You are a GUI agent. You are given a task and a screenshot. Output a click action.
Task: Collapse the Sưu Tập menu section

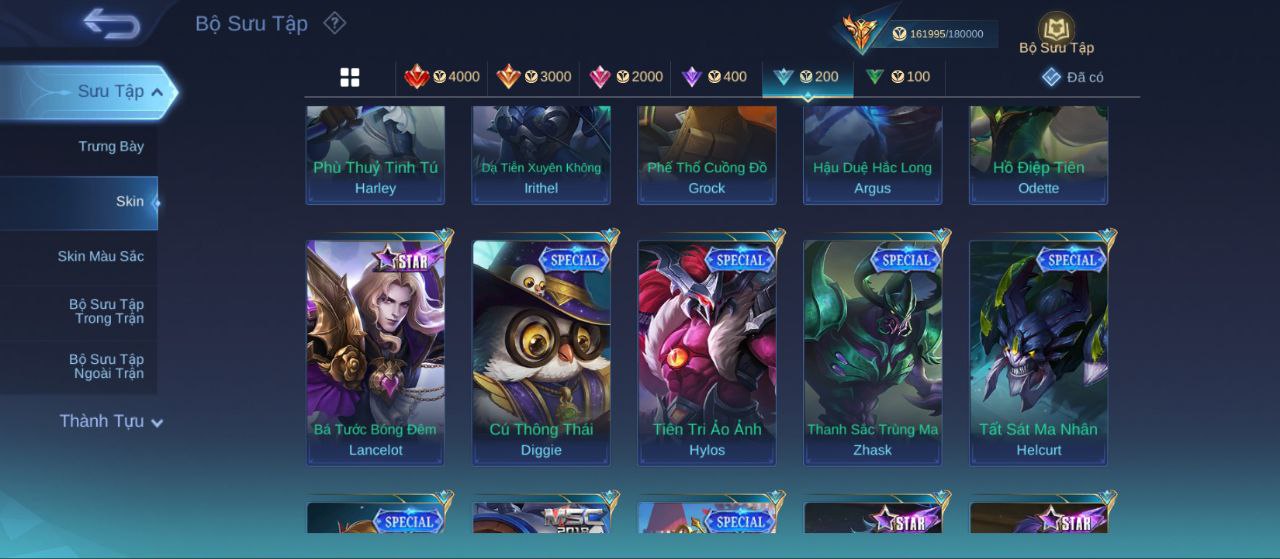[156, 92]
